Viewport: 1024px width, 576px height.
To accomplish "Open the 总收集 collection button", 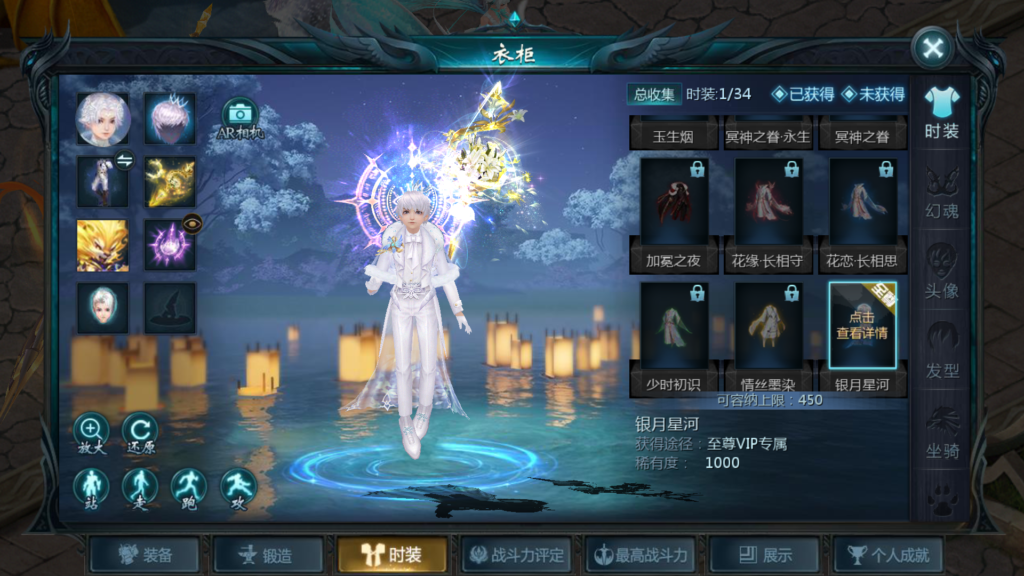I will (x=655, y=94).
